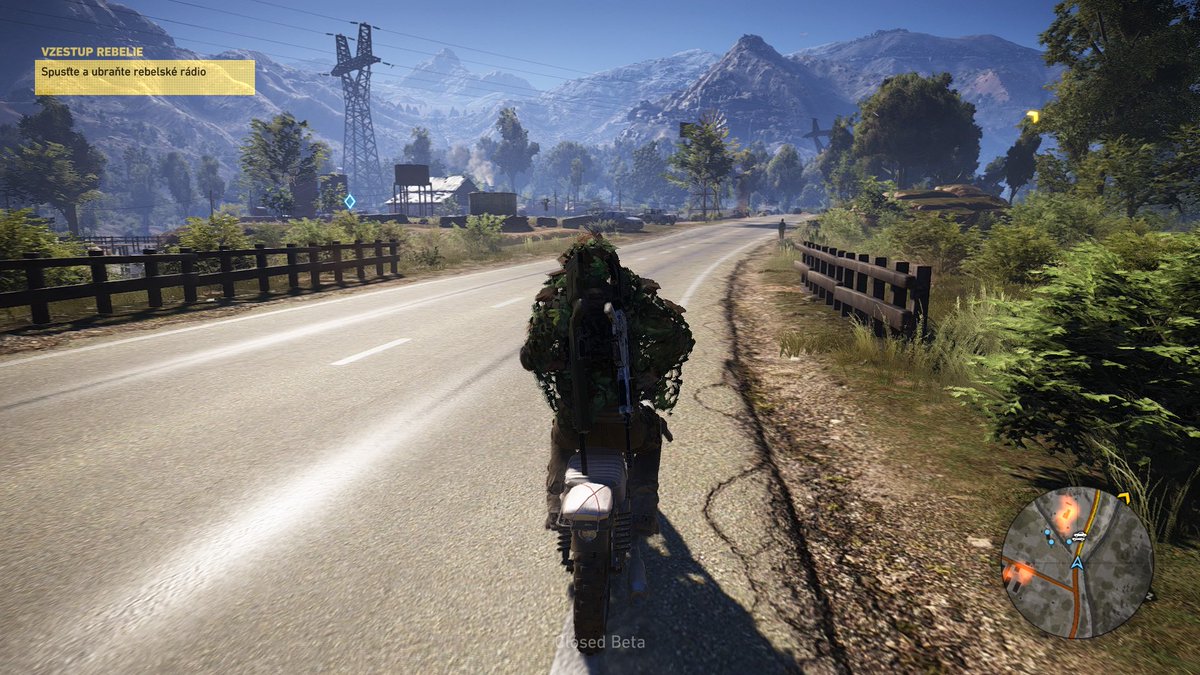Click the blue diamond waypoint marker

[x=349, y=201]
